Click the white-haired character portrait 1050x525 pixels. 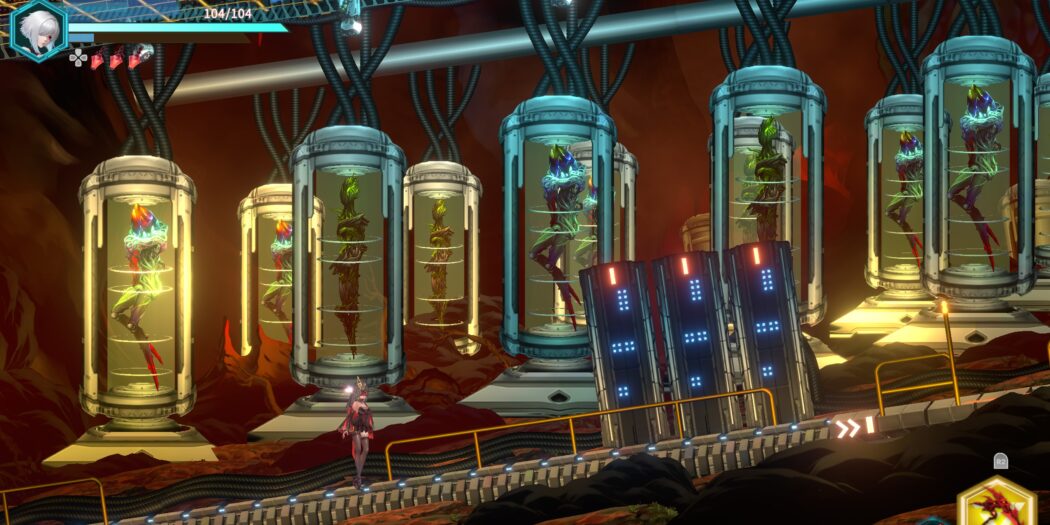tap(38, 28)
